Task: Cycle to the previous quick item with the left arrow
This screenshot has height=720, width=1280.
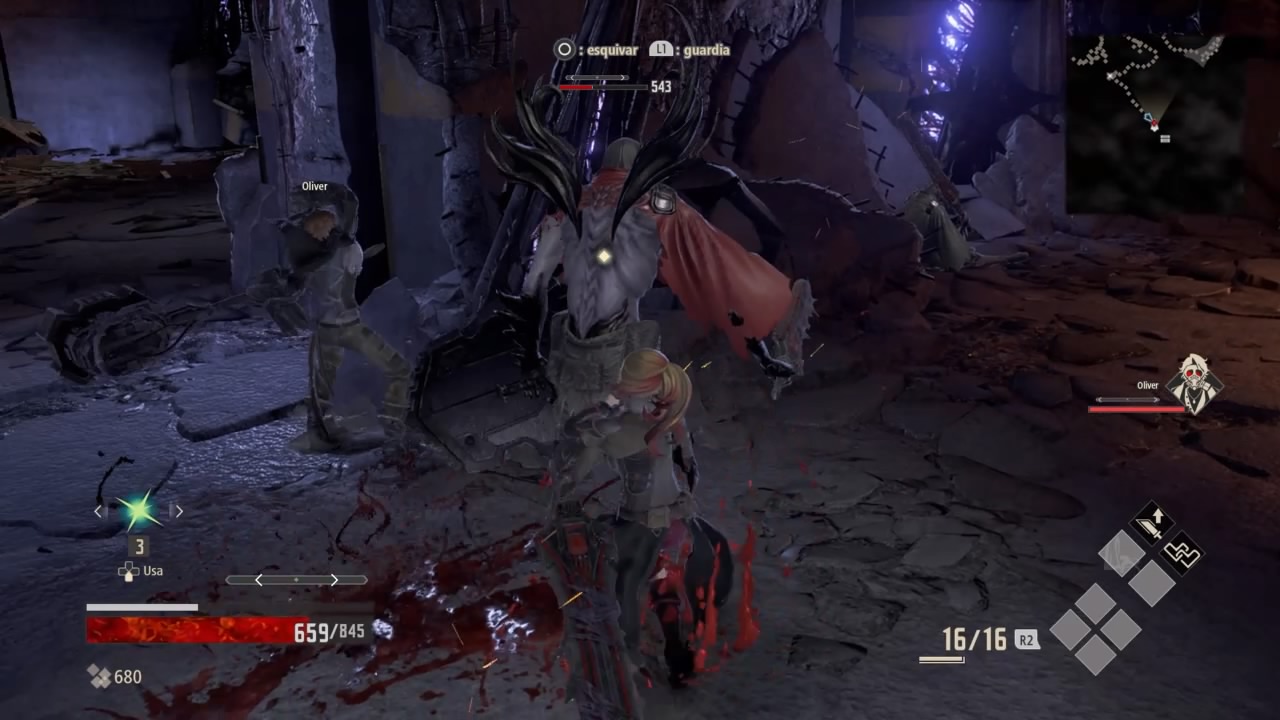Action: point(98,511)
